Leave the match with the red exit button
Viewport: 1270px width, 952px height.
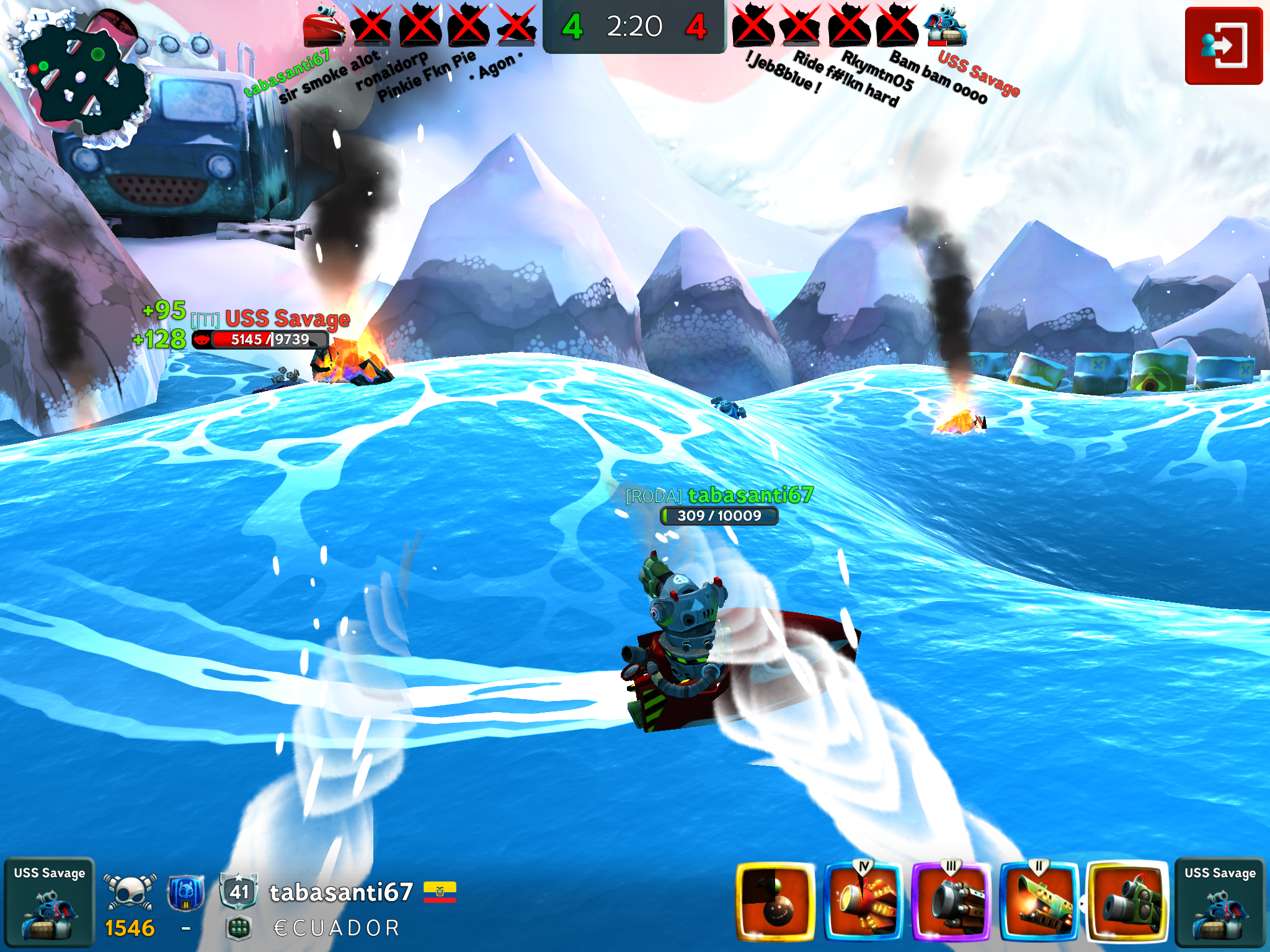point(1223,46)
